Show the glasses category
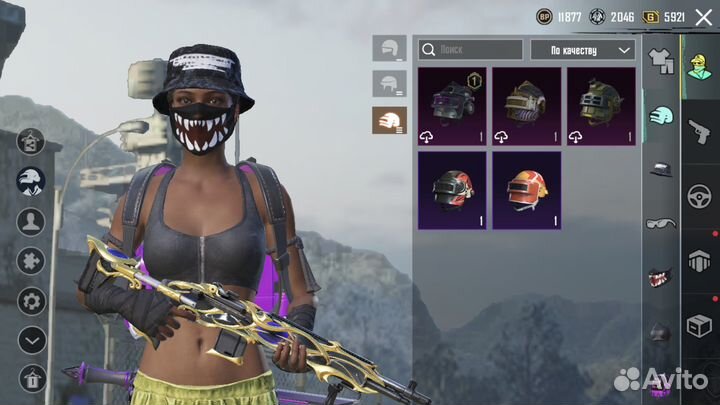 coord(659,222)
